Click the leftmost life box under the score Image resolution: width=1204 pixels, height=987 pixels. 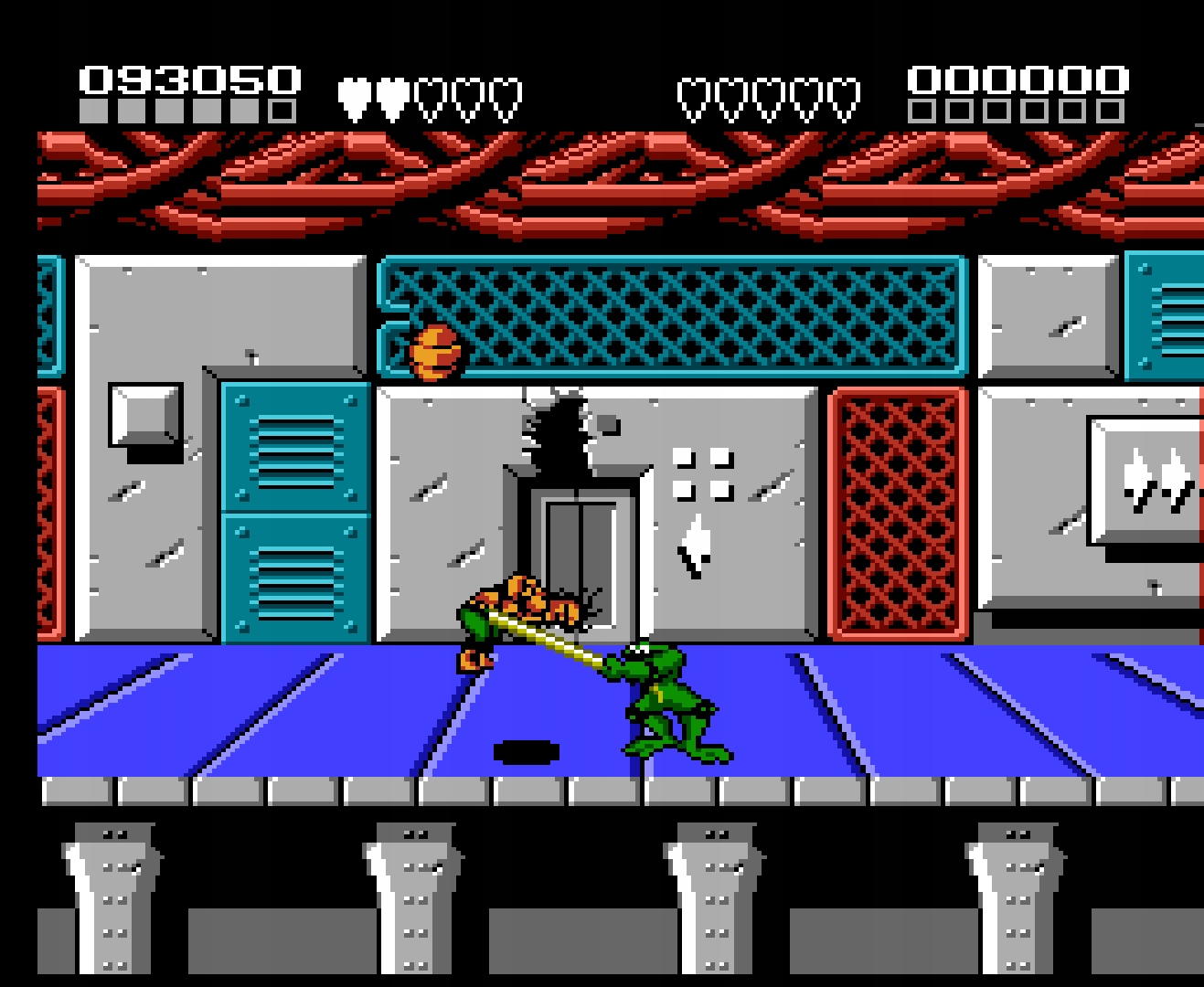pos(91,111)
